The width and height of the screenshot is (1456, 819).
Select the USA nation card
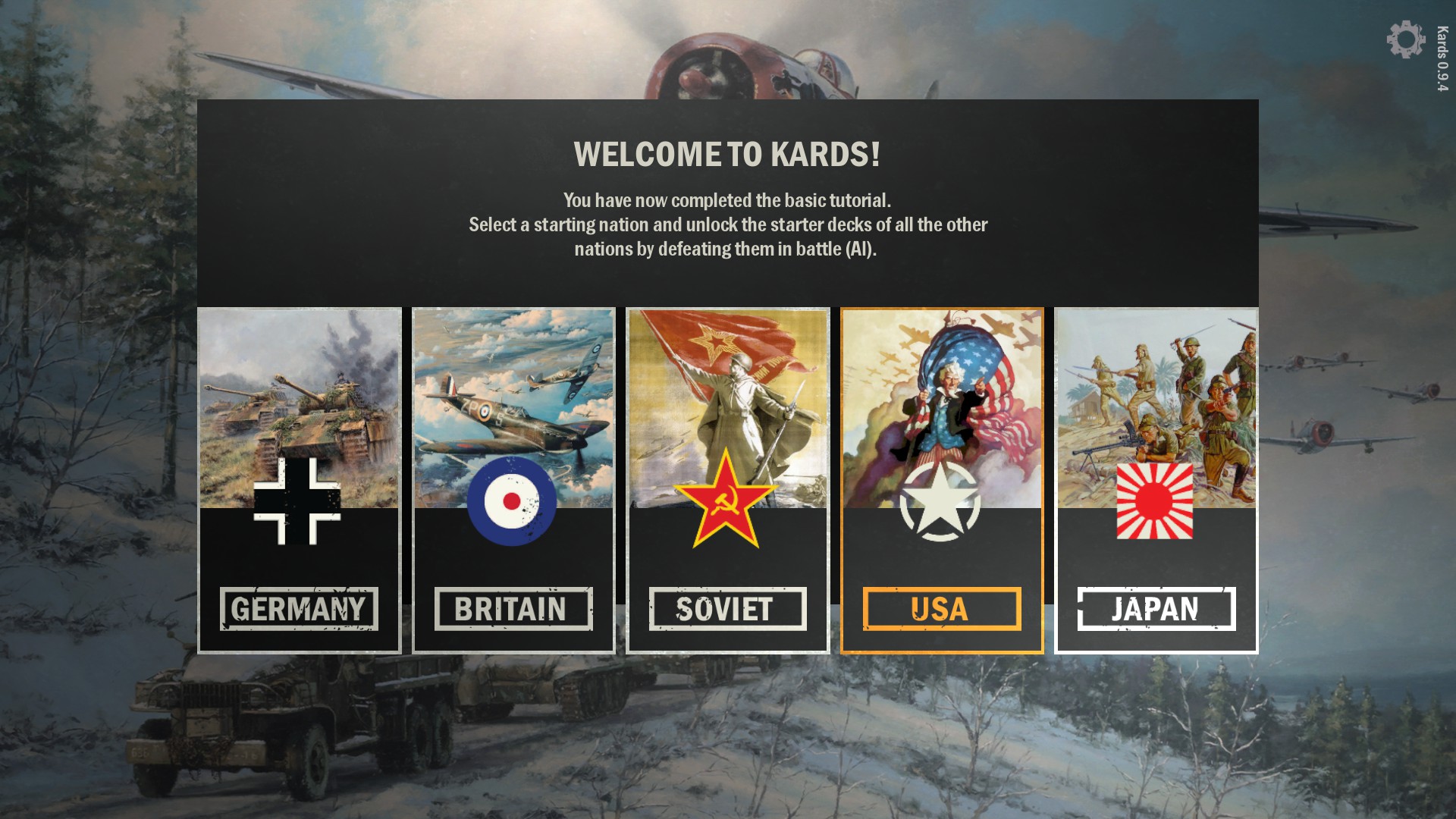click(942, 480)
